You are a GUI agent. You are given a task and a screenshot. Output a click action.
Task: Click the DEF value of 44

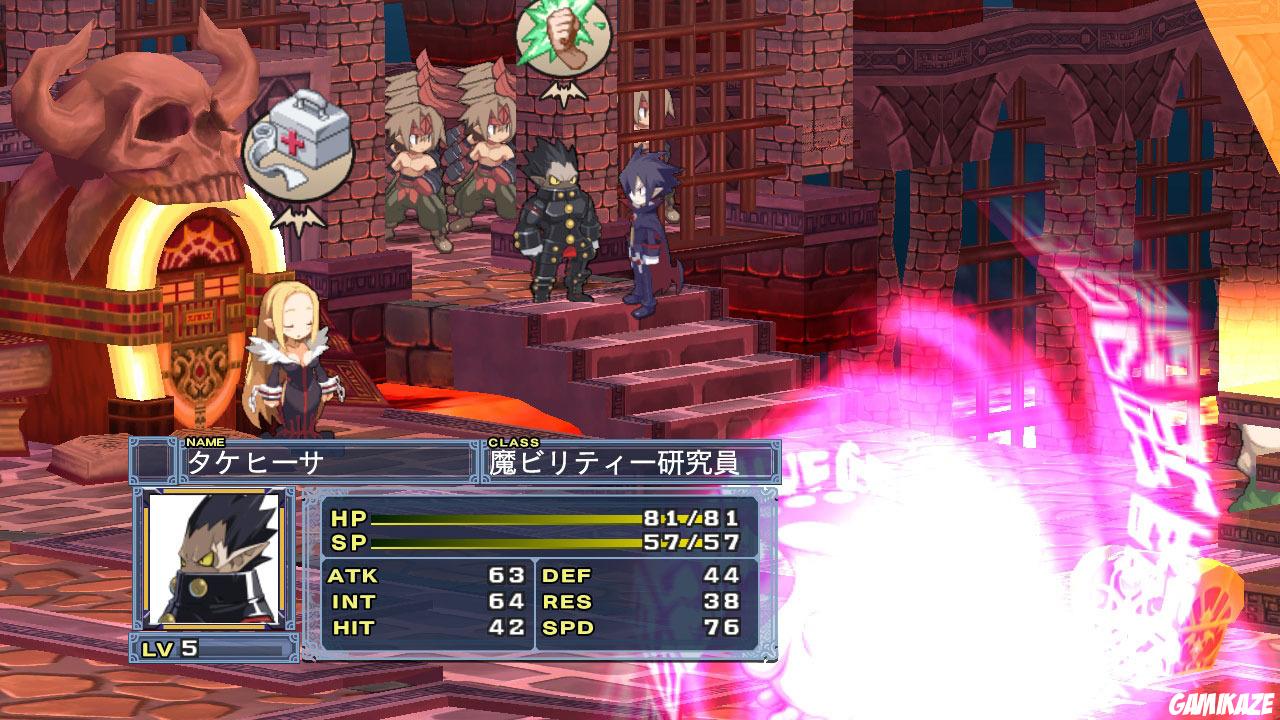(x=723, y=577)
